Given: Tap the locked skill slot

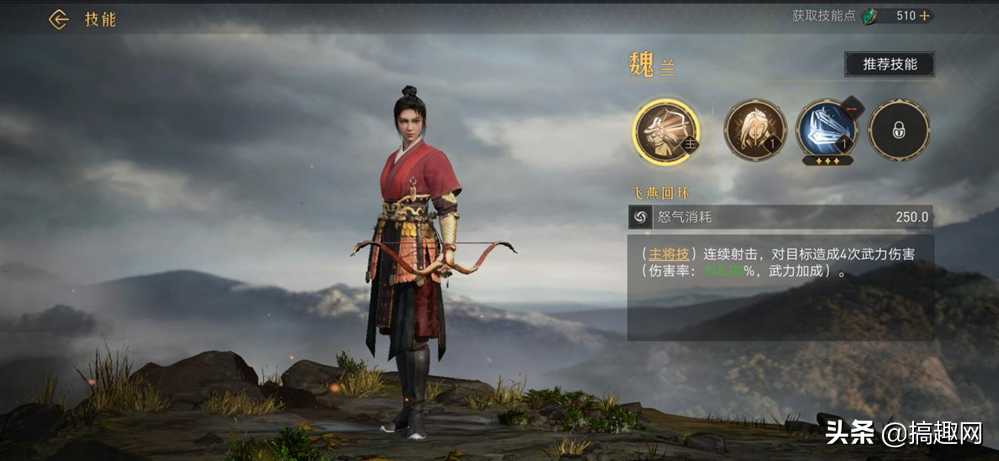Looking at the screenshot, I should [x=898, y=130].
